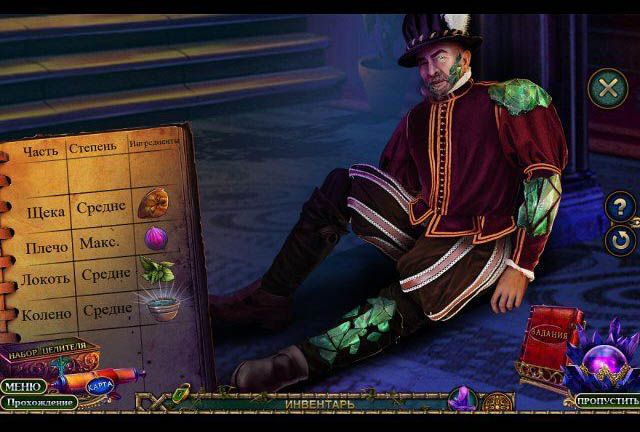
Task: Open the МЕНЮ button
Action: point(22,386)
